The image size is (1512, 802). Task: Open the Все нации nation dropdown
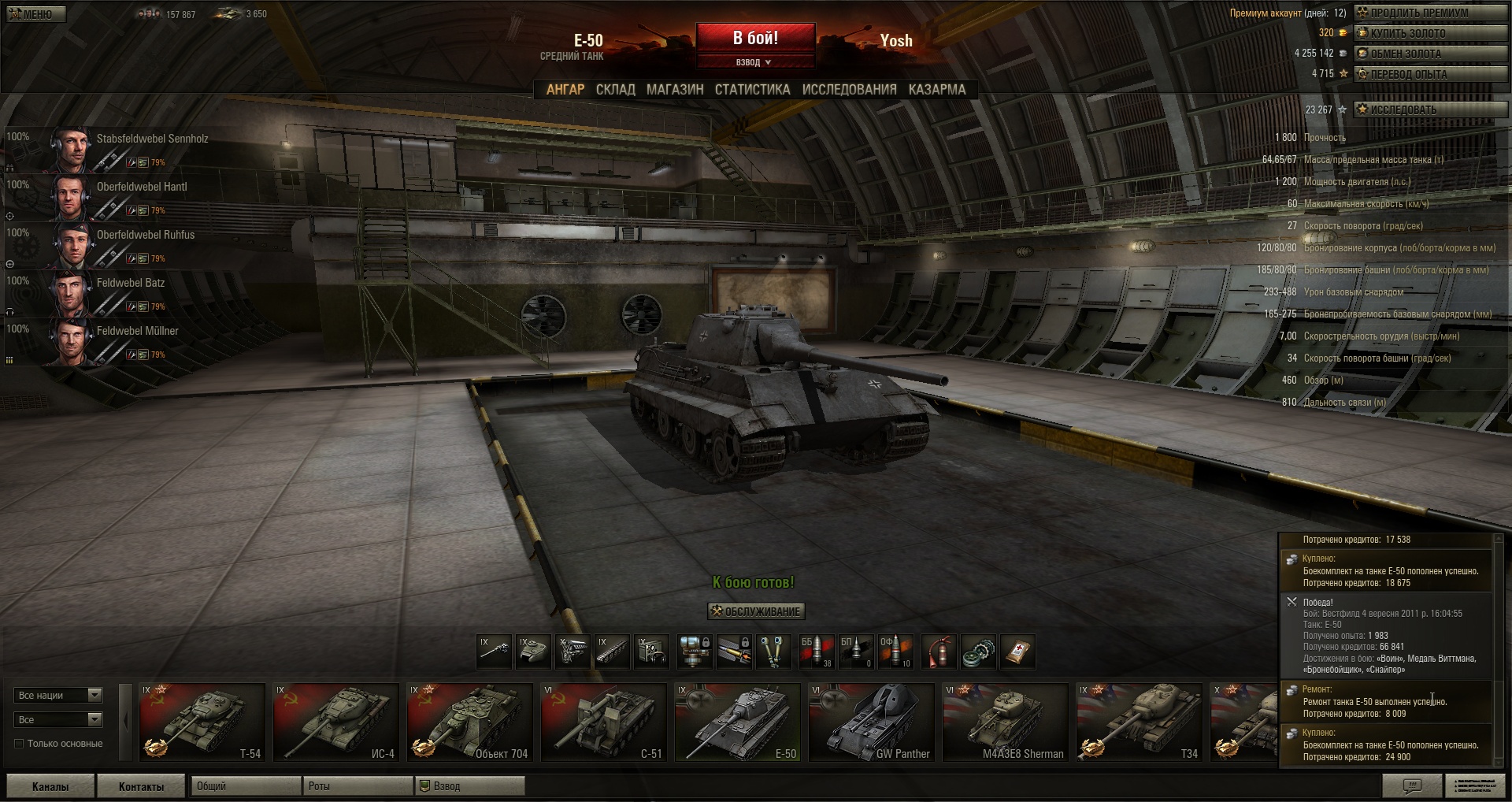[x=58, y=695]
